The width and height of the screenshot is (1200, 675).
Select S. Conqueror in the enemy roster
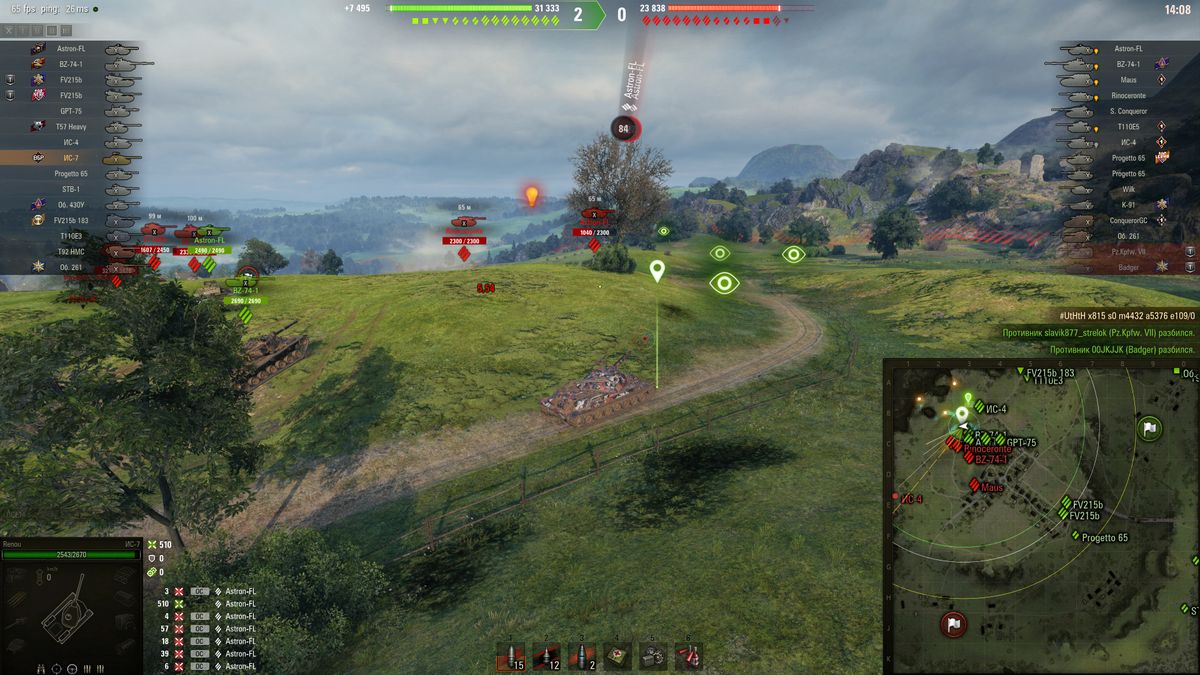(x=1127, y=111)
